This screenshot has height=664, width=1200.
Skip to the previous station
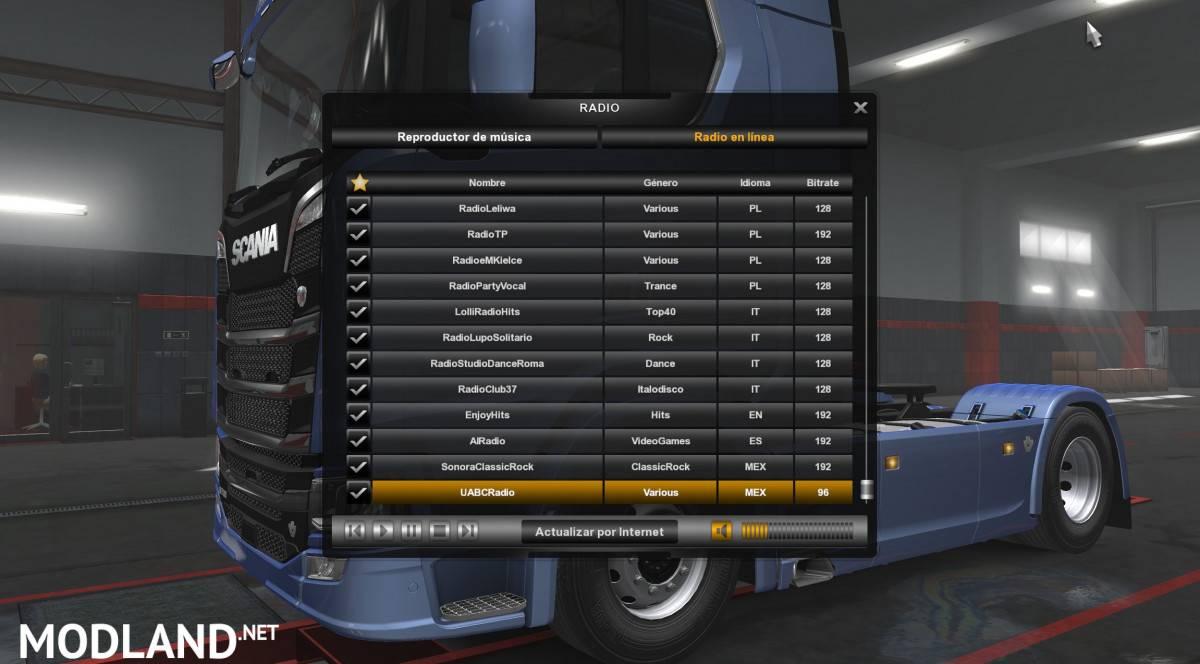[x=355, y=531]
